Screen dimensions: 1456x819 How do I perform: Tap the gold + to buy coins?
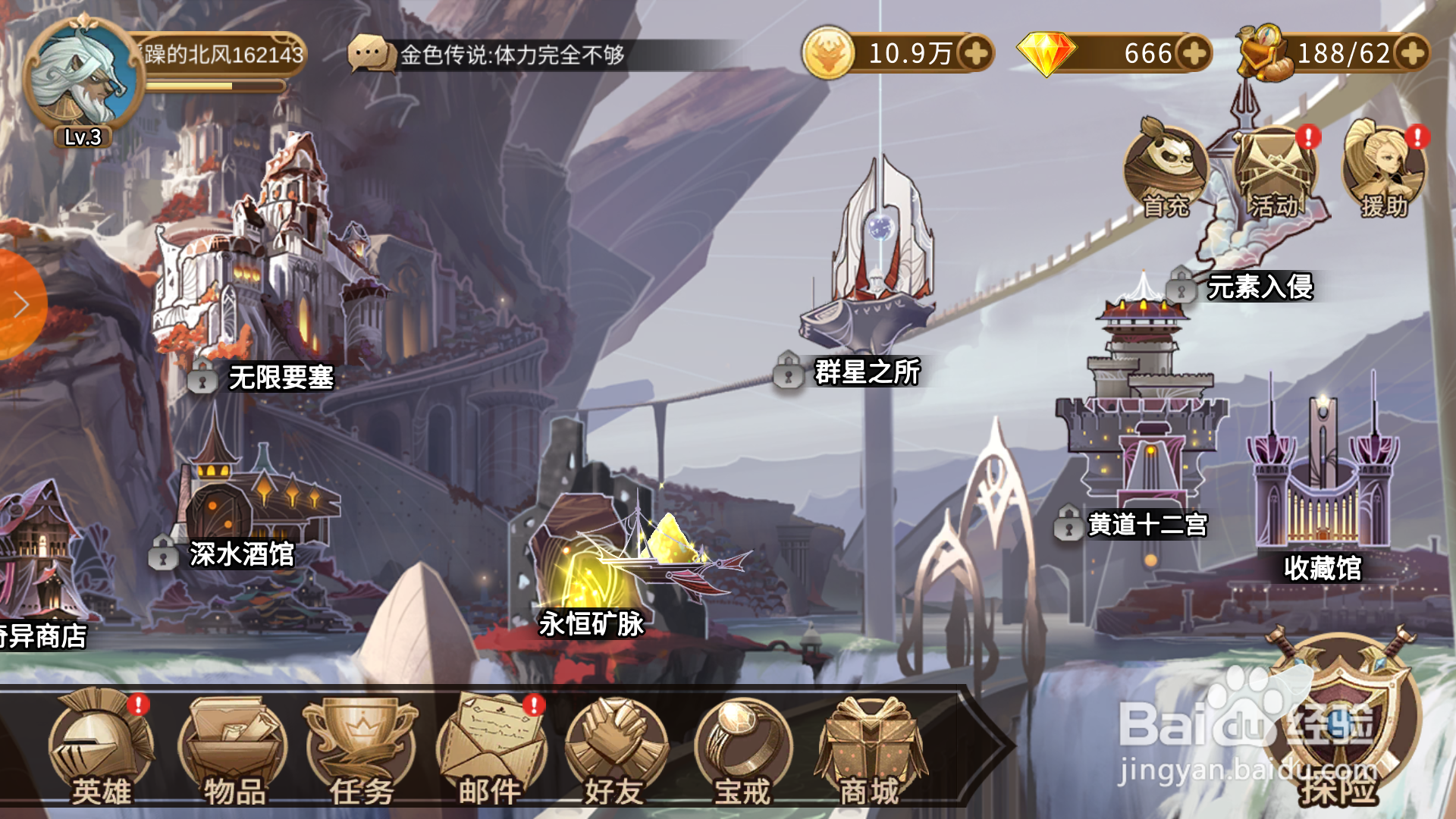coord(976,54)
